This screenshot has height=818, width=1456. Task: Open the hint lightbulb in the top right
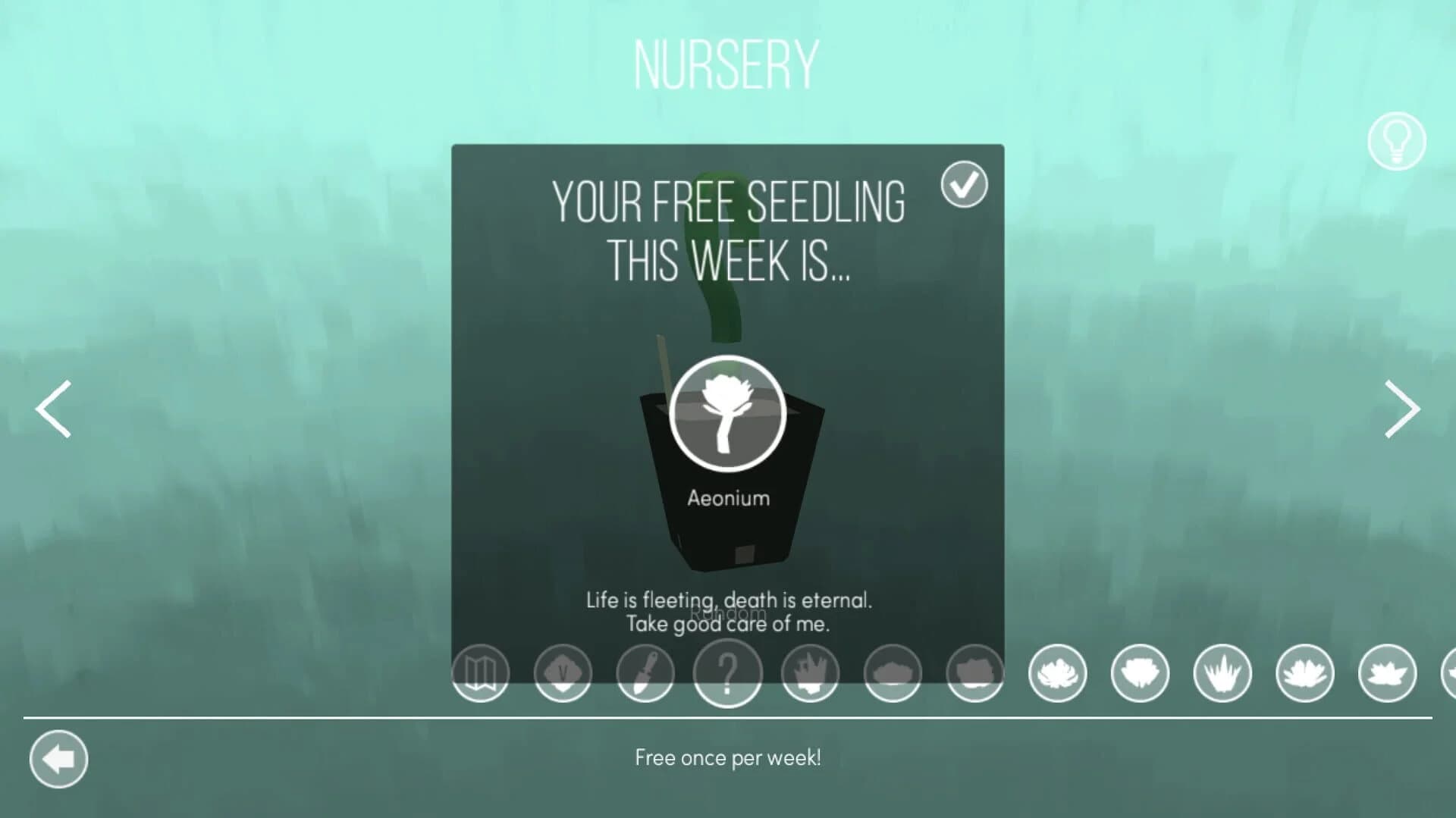[1398, 142]
